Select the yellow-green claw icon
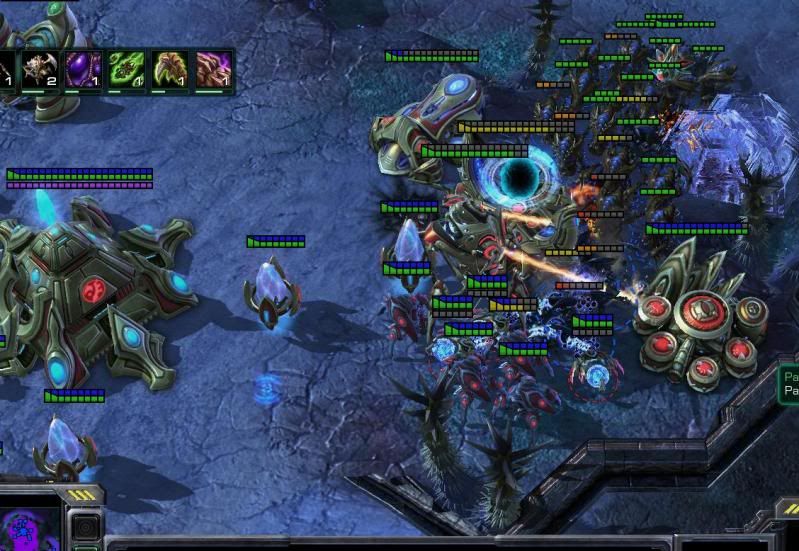The width and height of the screenshot is (799, 551). coord(167,70)
